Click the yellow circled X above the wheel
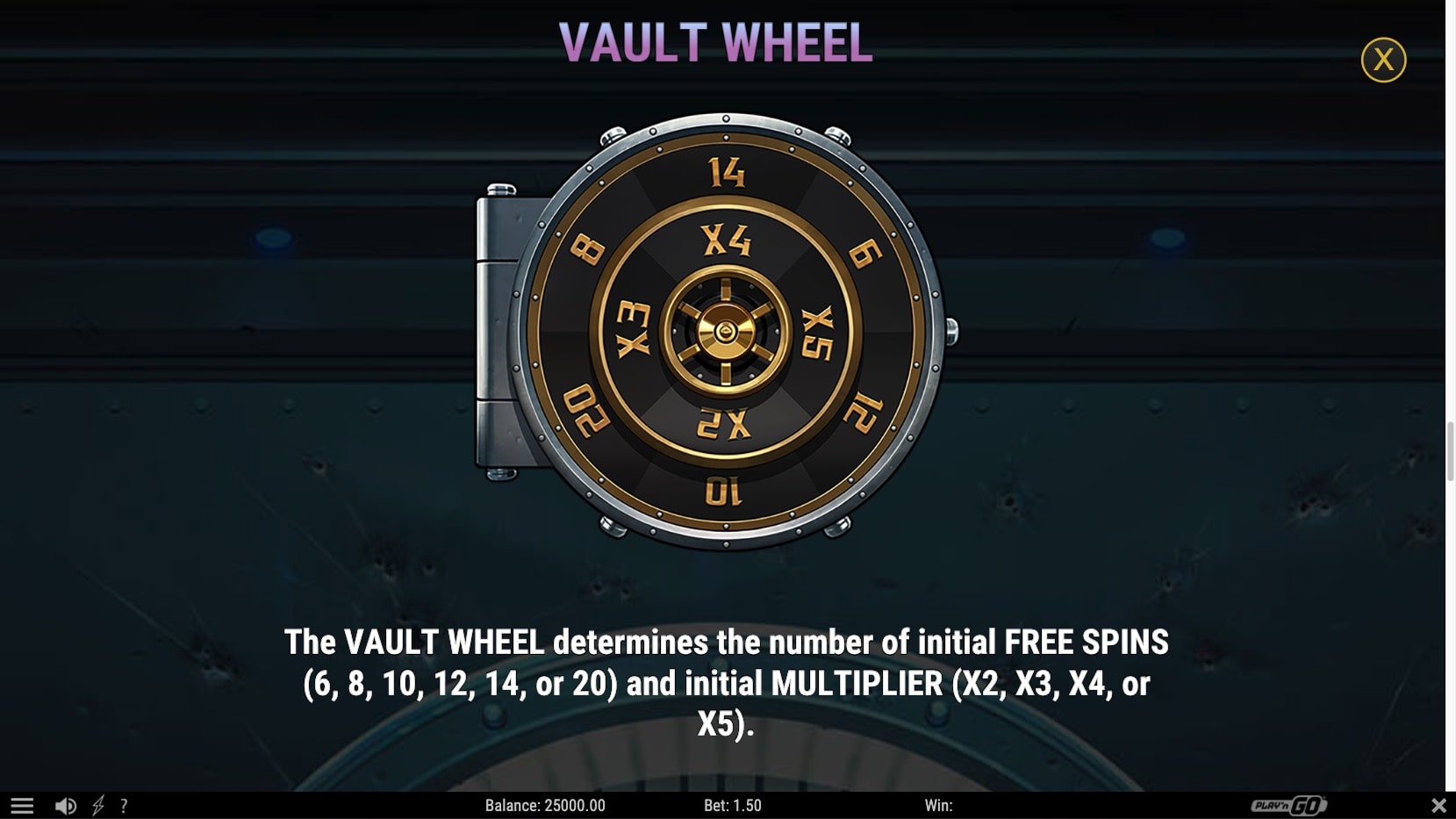Screen dimensions: 1456x819 pos(1384,60)
